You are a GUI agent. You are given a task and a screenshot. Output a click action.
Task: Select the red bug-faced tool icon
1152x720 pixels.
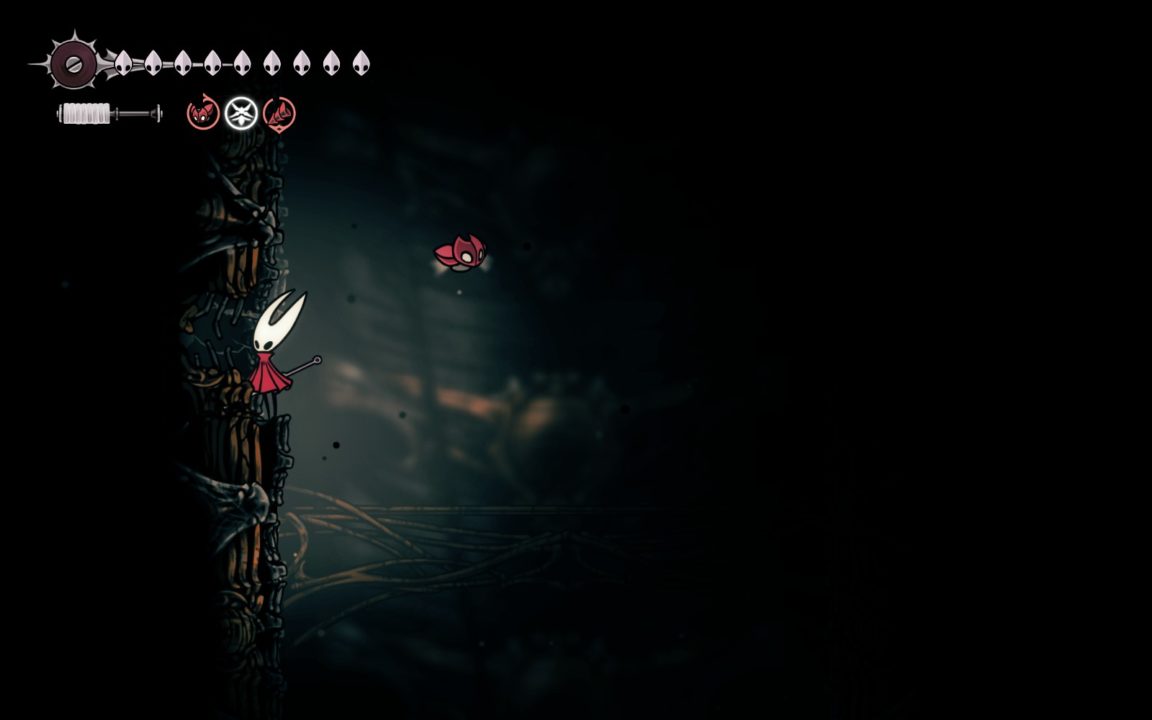point(203,113)
